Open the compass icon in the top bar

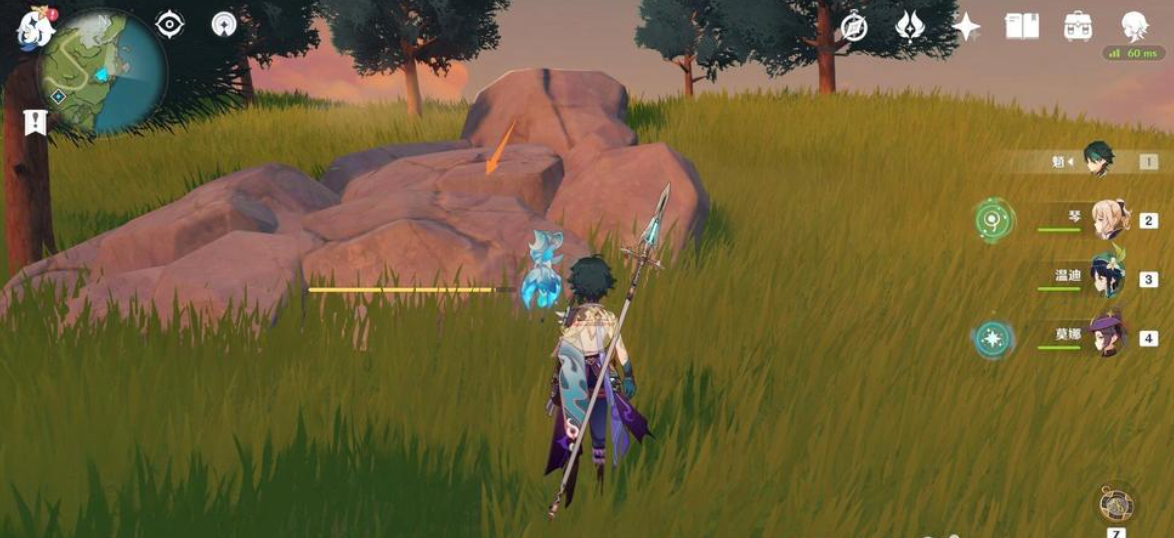(x=853, y=27)
